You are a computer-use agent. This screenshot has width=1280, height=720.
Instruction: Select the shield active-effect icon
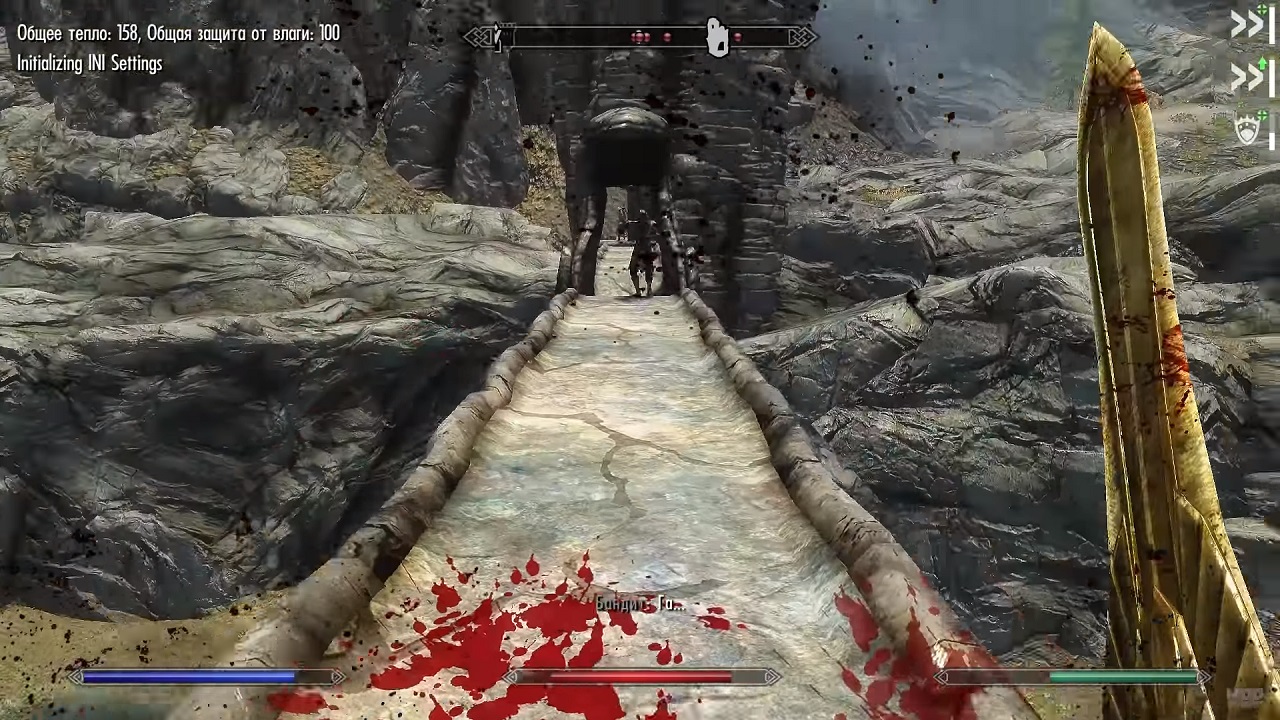point(1248,130)
